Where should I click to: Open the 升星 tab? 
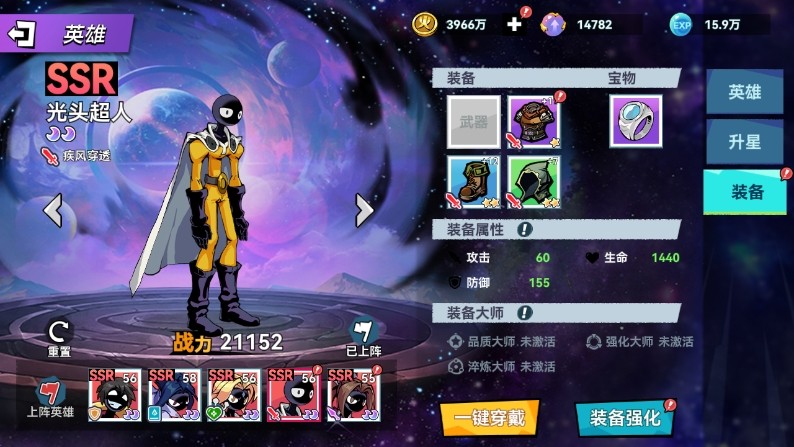coord(744,142)
